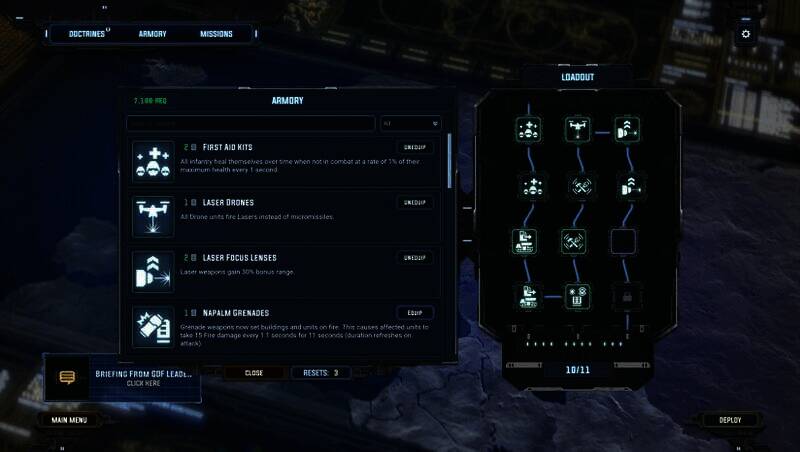
Task: Open the gear settings menu
Action: click(745, 34)
